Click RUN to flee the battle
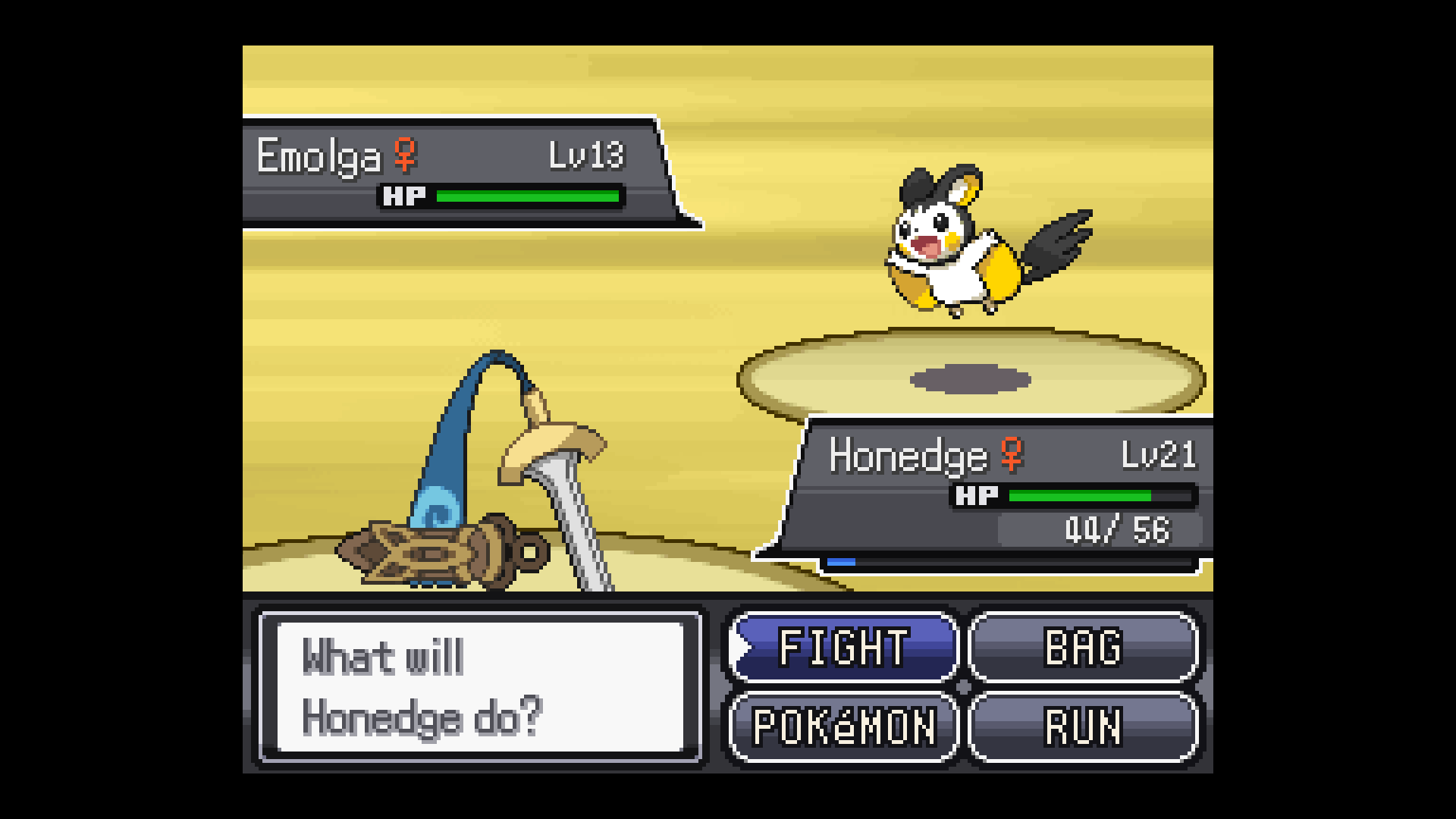Viewport: 1456px width, 819px height. coord(1083,726)
